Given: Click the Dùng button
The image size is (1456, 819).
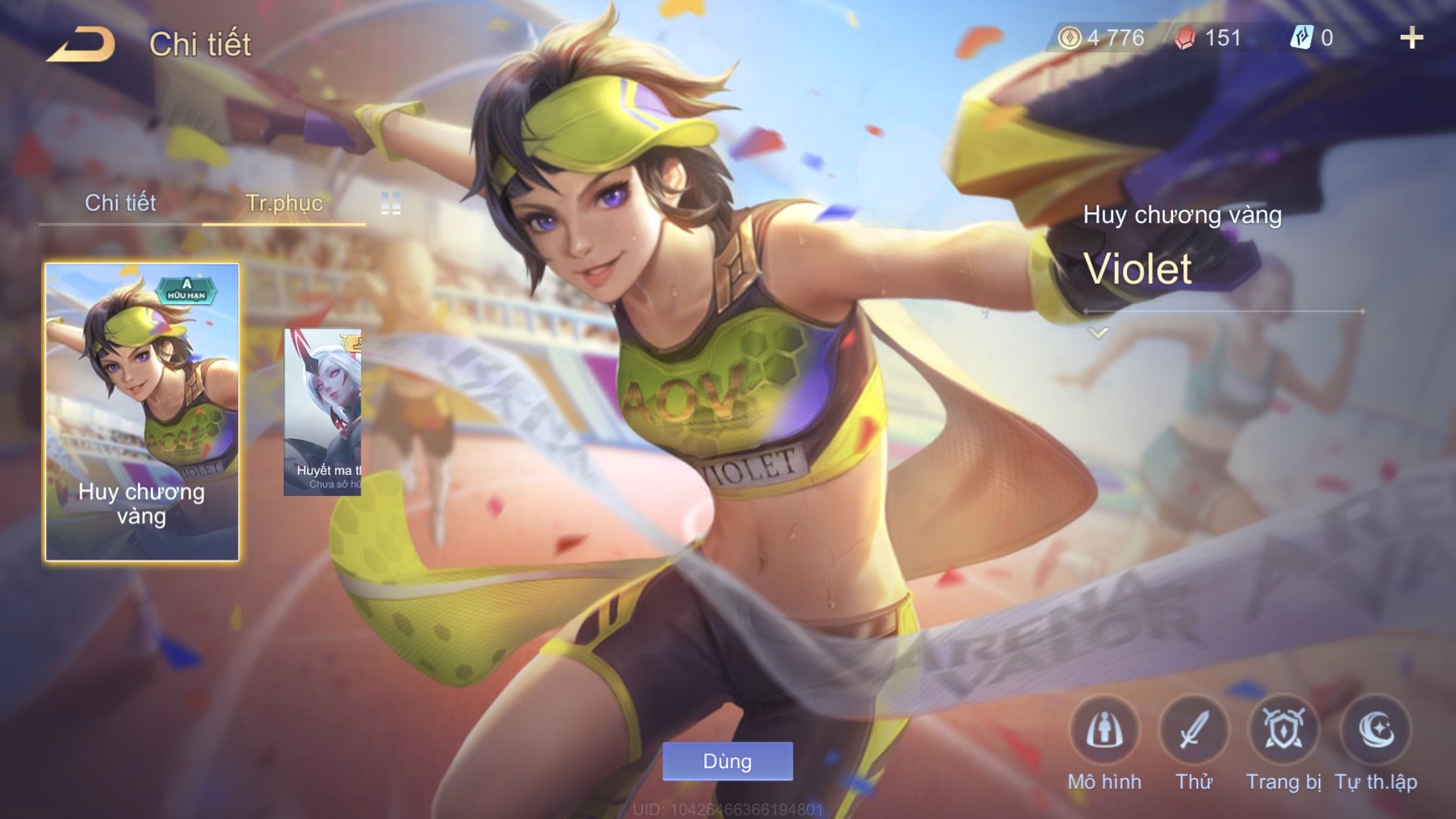Looking at the screenshot, I should [x=727, y=761].
